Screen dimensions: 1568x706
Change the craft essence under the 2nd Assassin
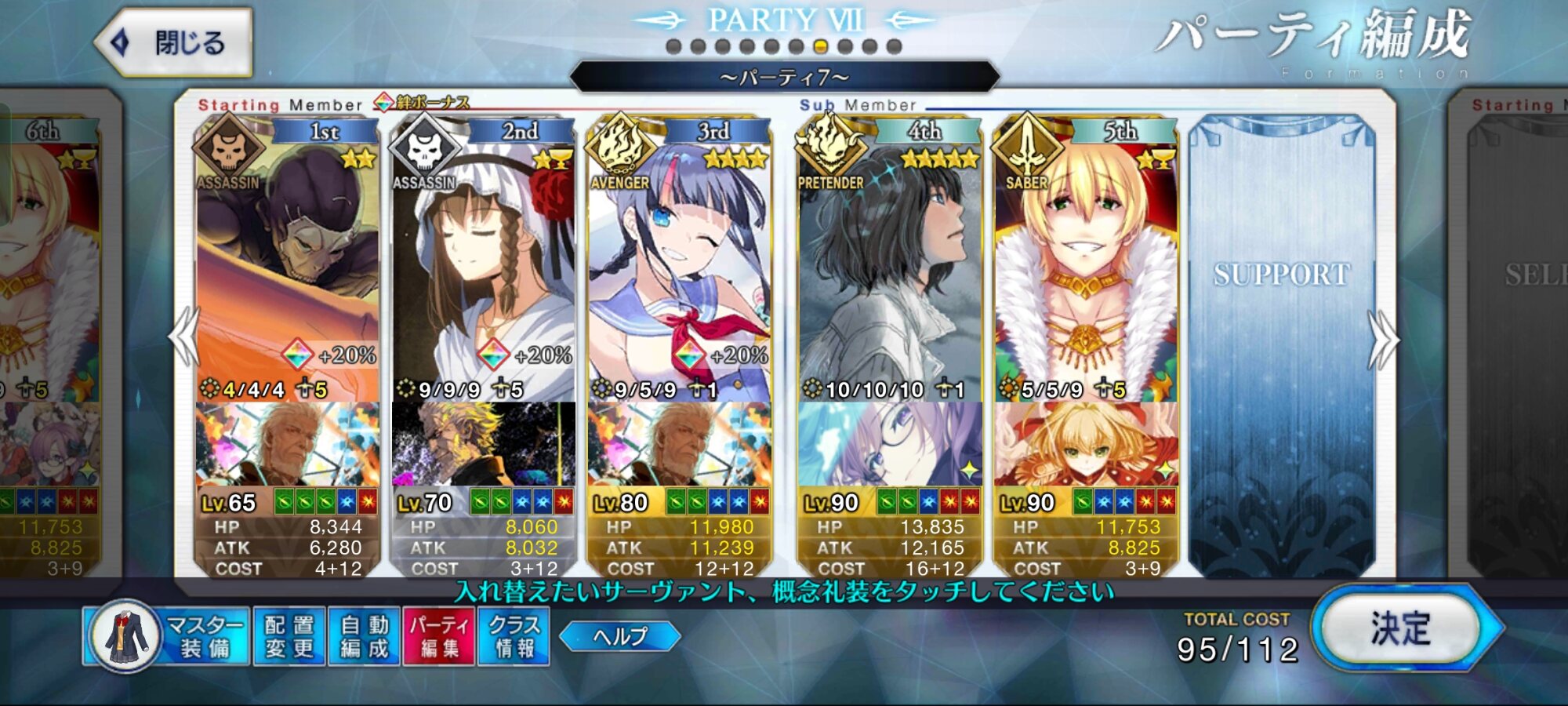pyautogui.click(x=483, y=443)
